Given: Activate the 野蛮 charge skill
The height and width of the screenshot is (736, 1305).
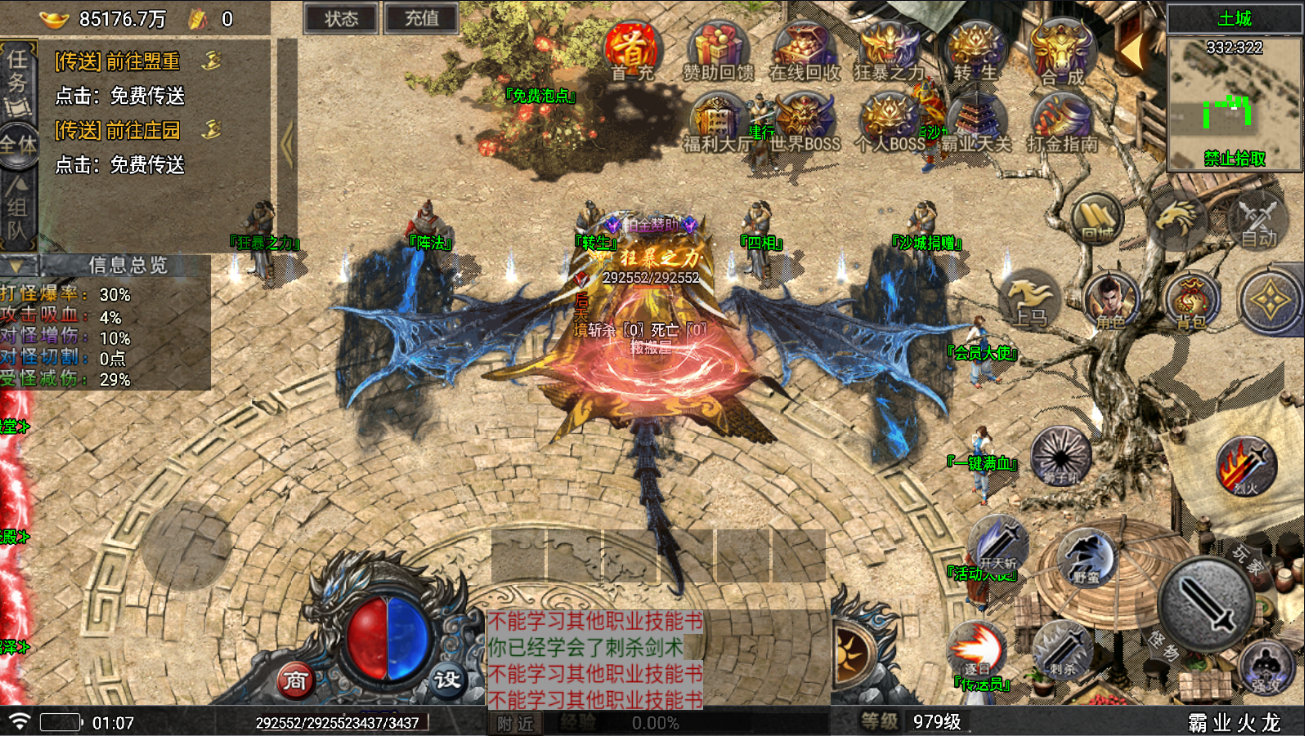Looking at the screenshot, I should coord(1086,555).
